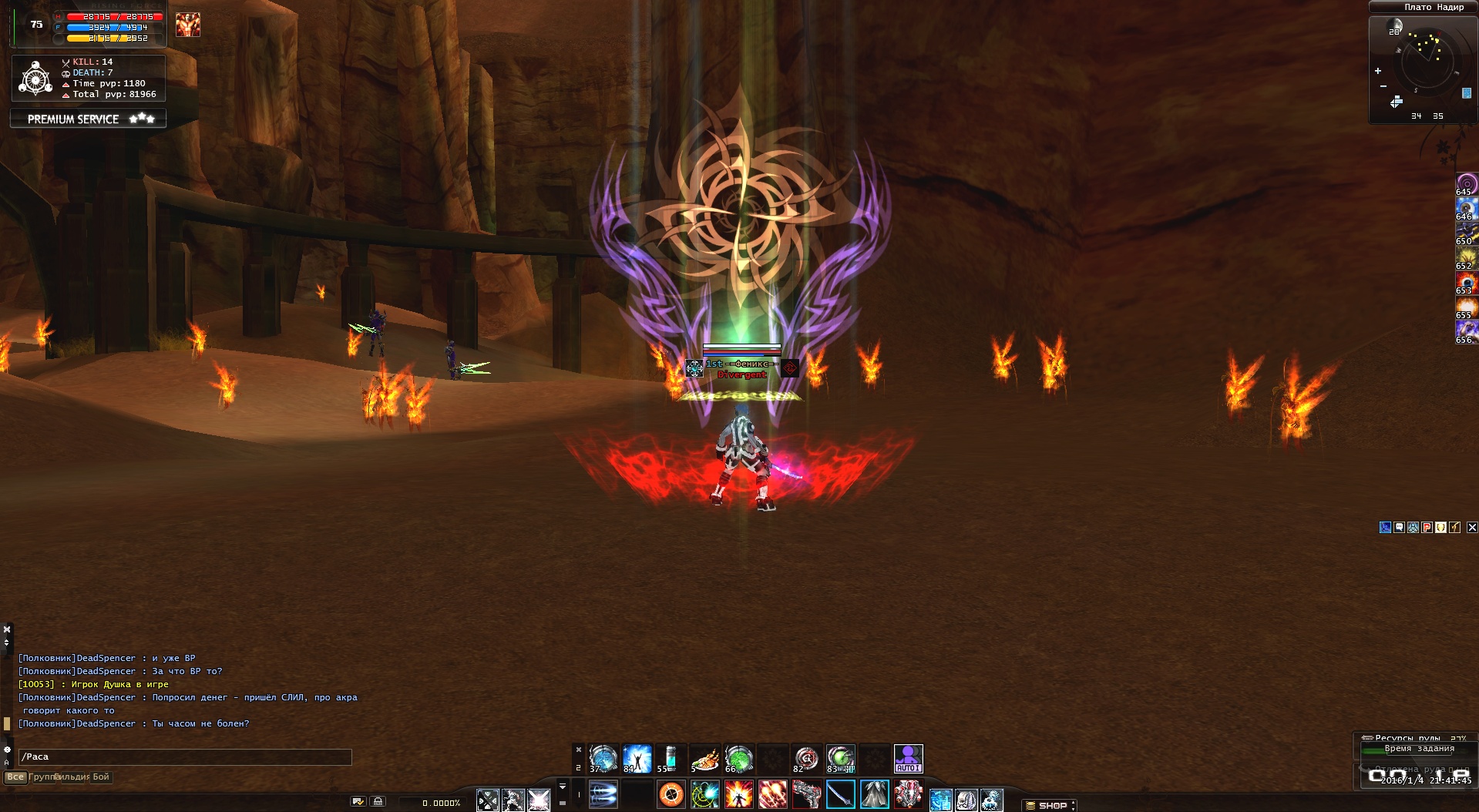1479x812 pixels.
Task: Click the purple spiral buff icon
Action: 1465,183
